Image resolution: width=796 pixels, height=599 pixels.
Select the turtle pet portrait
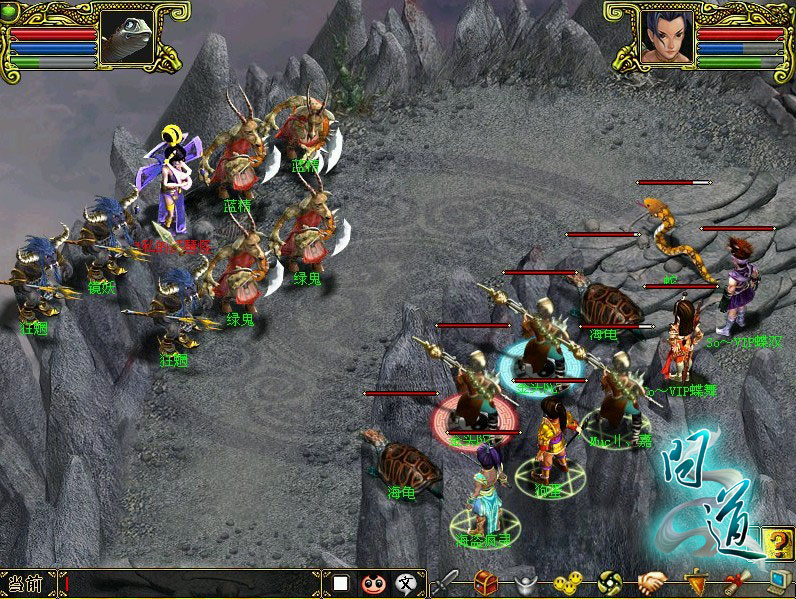tap(135, 37)
